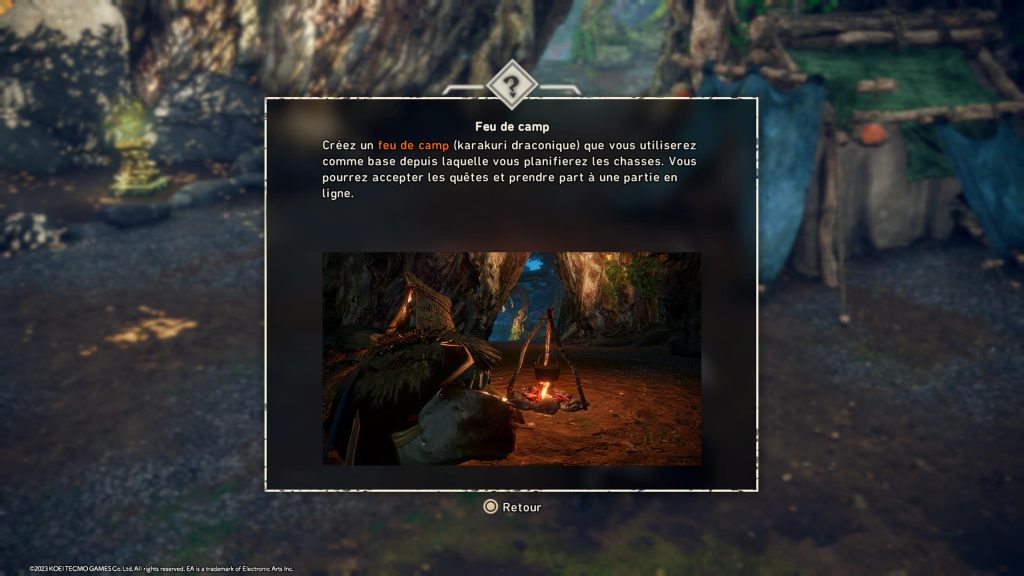
Task: Select the campfire tutorial image
Action: 511,358
